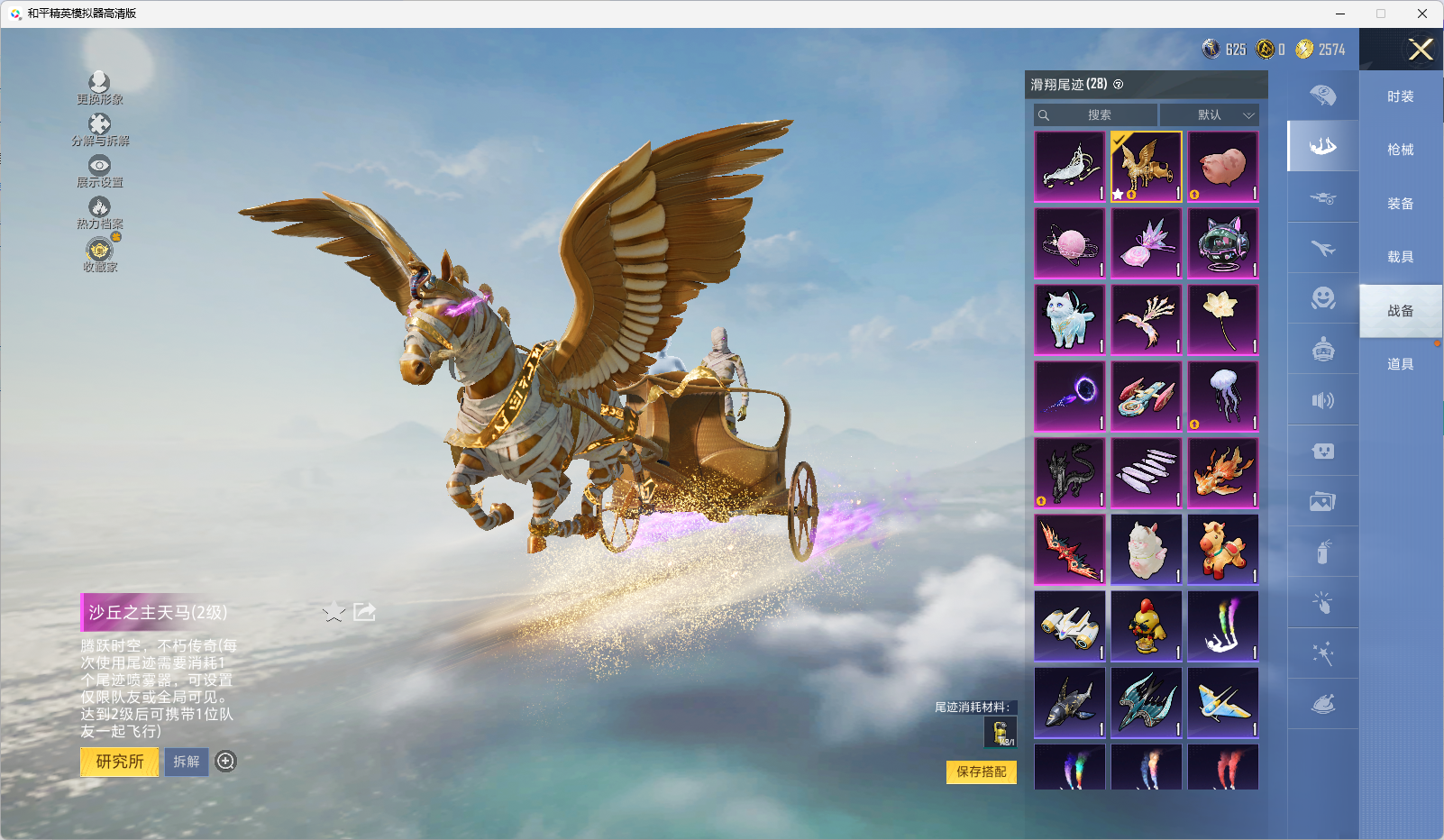The height and width of the screenshot is (840, 1444).
Task: Click the 搜索 search field
Action: [x=1096, y=115]
